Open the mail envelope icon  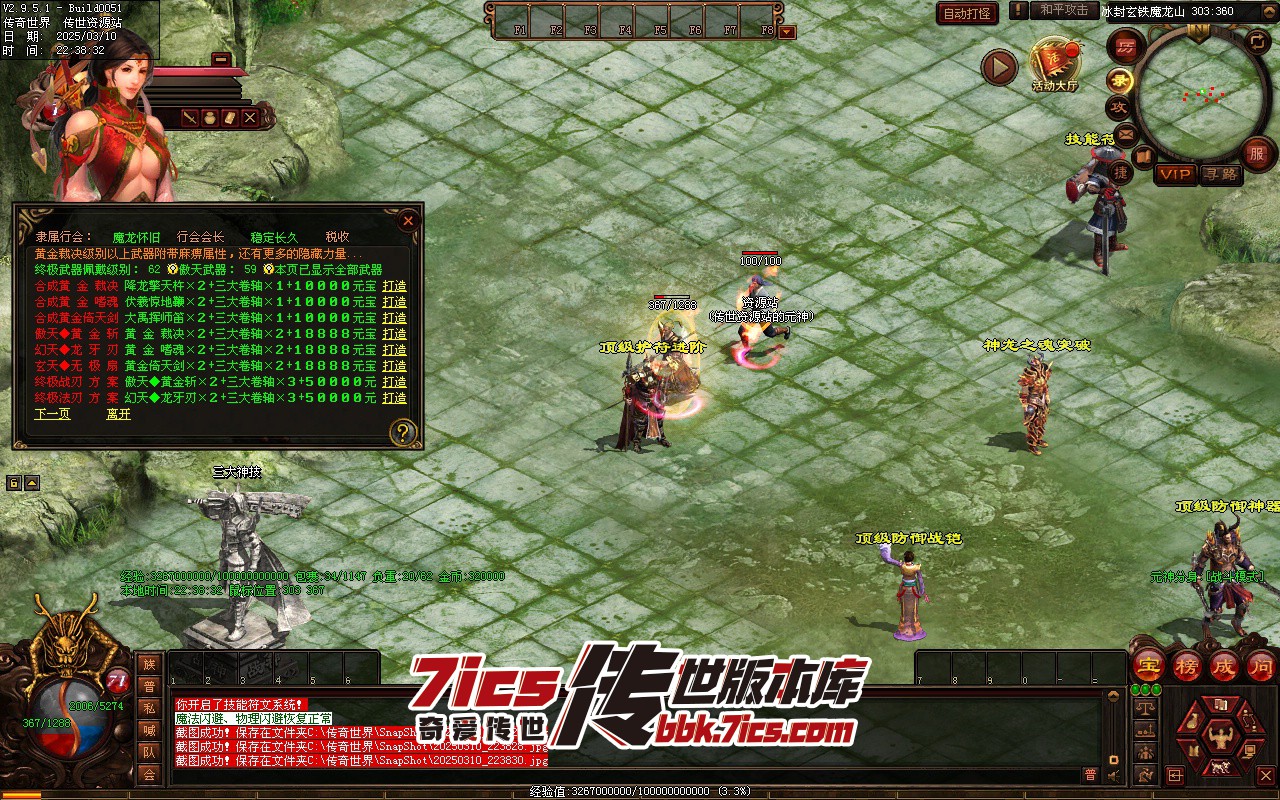click(x=1127, y=133)
